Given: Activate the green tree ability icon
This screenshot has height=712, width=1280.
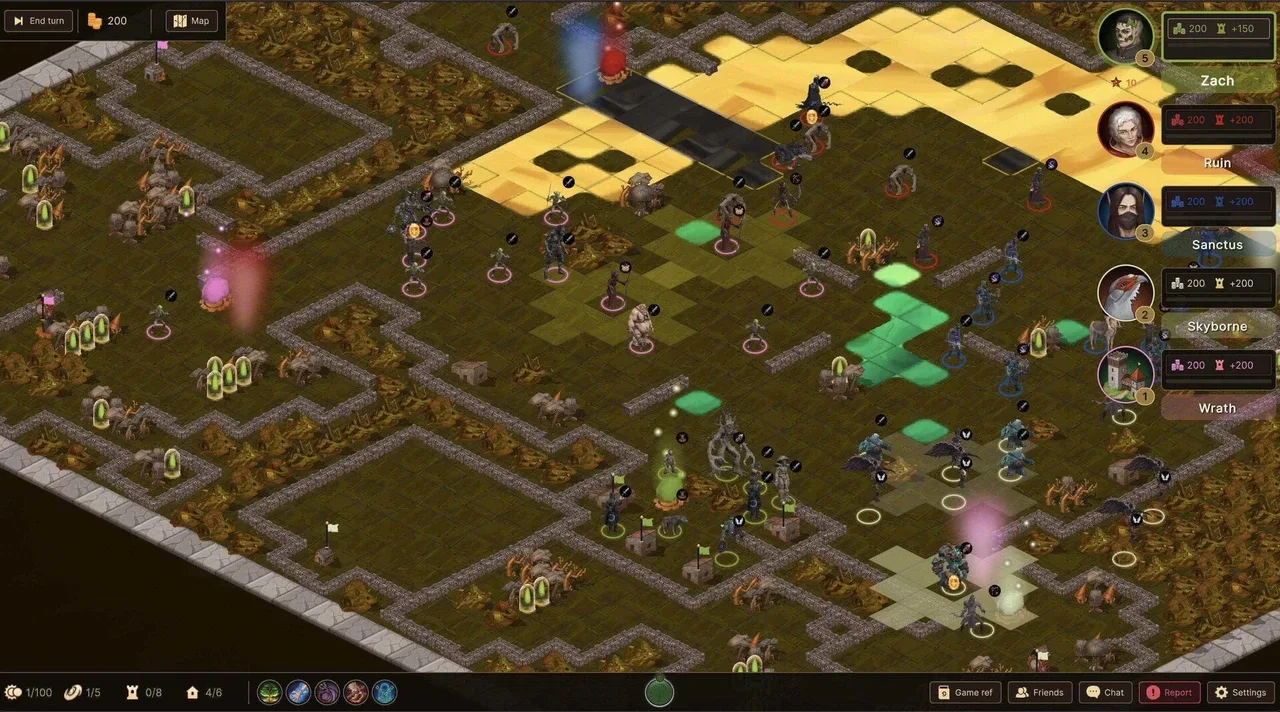Looking at the screenshot, I should [x=270, y=692].
